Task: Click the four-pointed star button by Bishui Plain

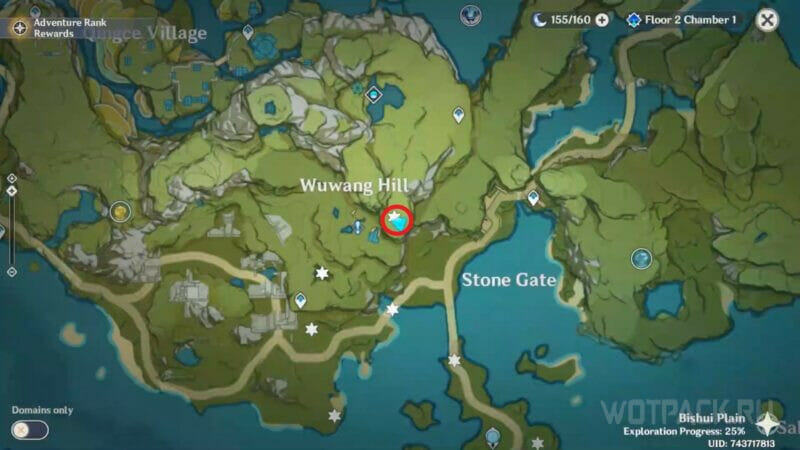Action: [x=769, y=424]
